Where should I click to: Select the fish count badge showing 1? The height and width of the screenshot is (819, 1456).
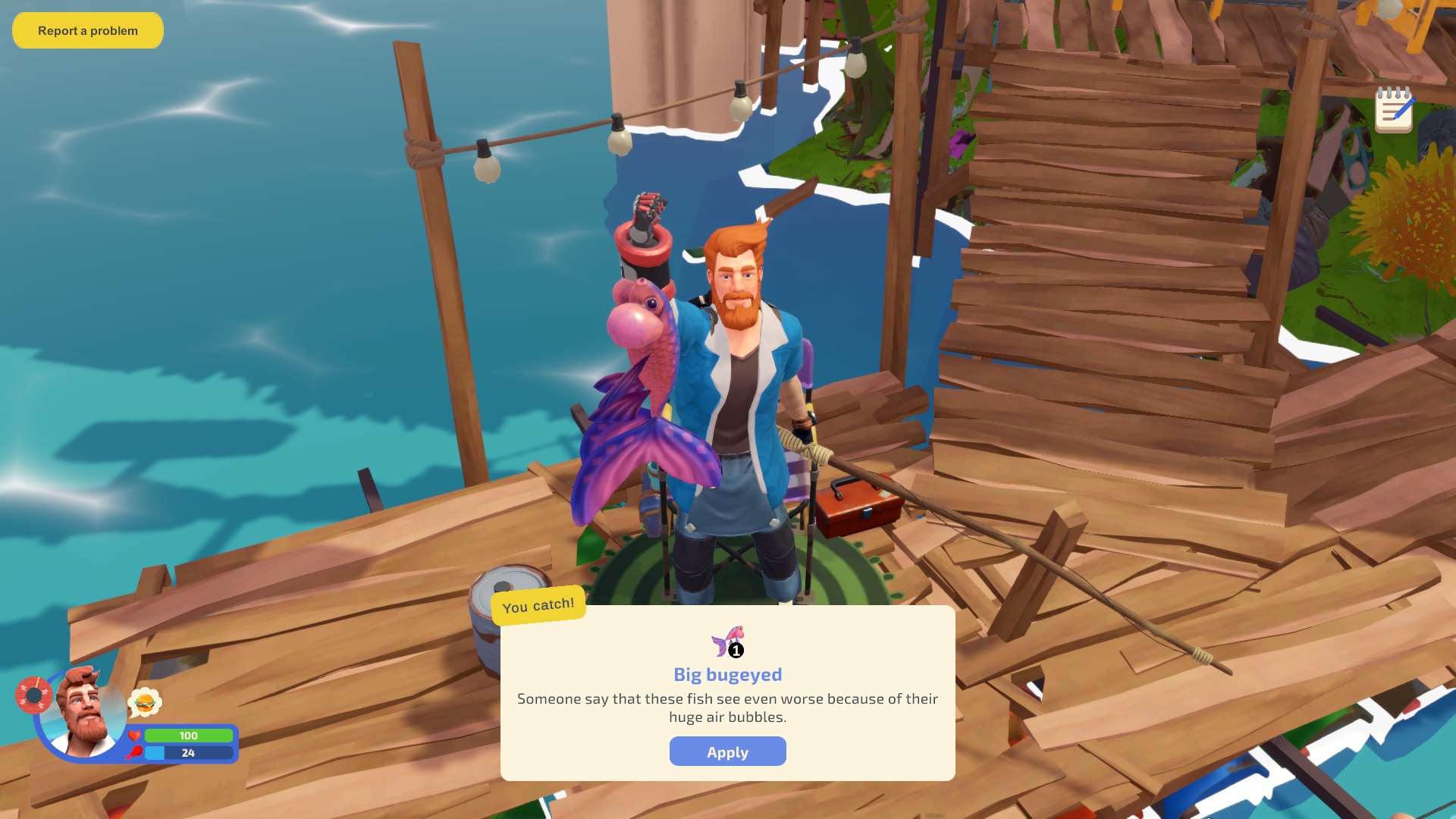click(735, 649)
